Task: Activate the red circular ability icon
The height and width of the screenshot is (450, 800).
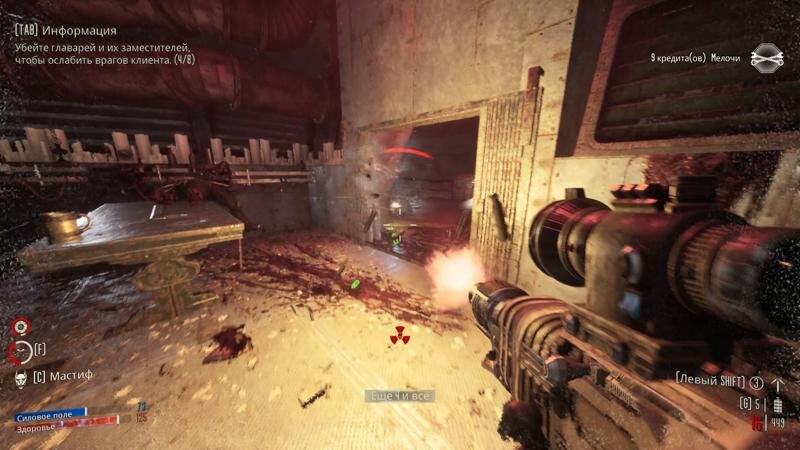Action: coord(19,327)
